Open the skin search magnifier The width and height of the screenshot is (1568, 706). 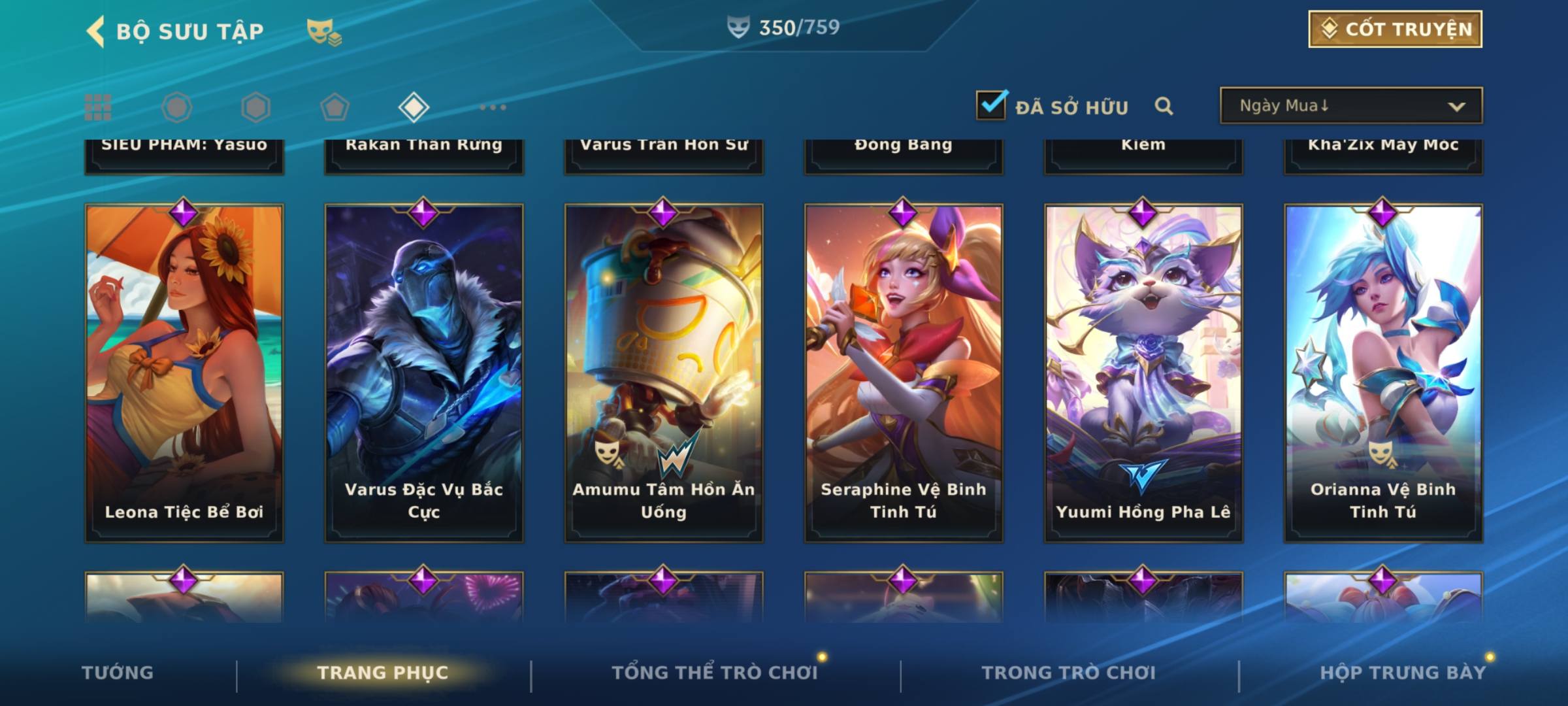1164,106
